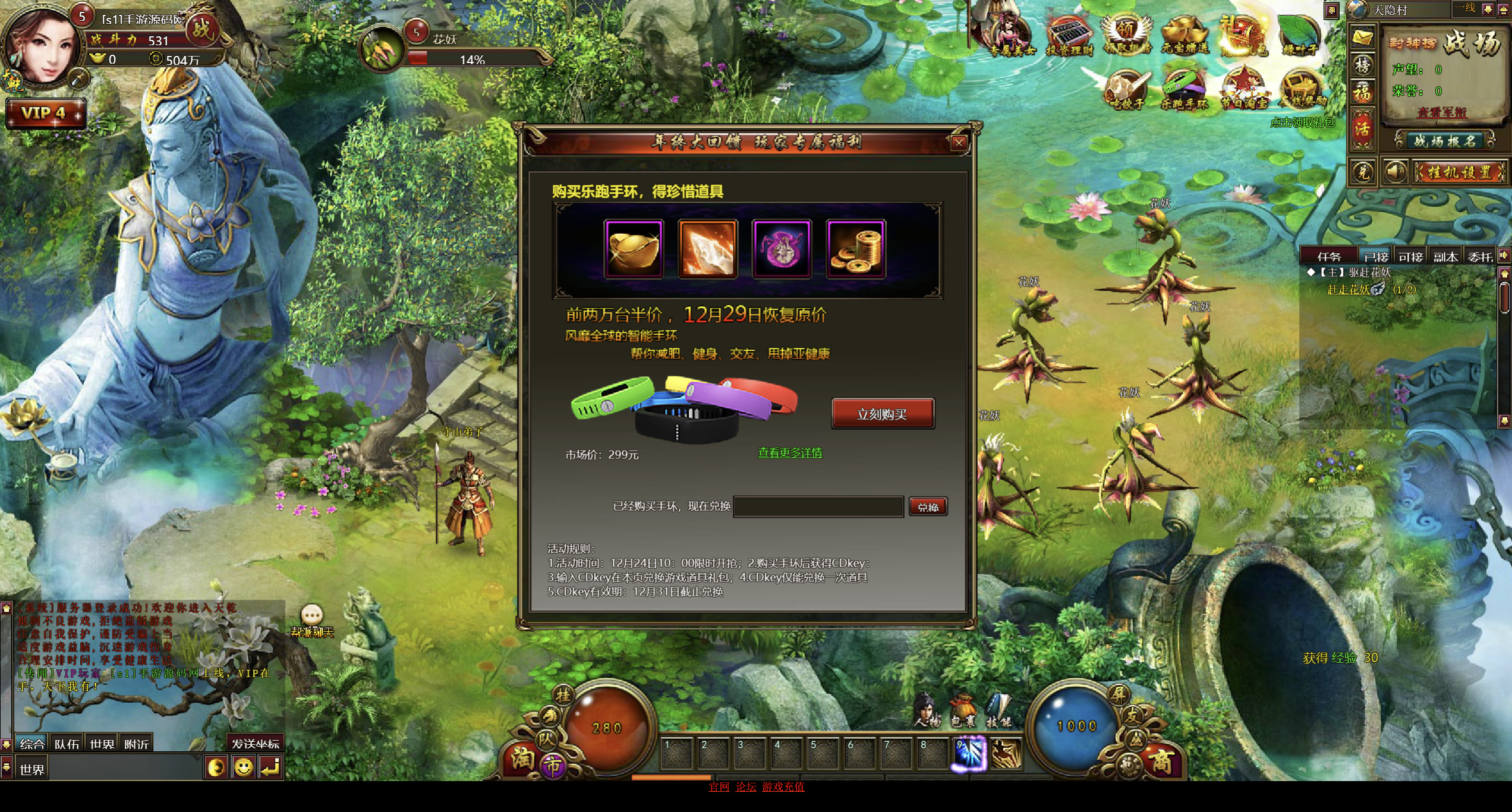Open the 游戏充值 recharge link

coord(783,786)
